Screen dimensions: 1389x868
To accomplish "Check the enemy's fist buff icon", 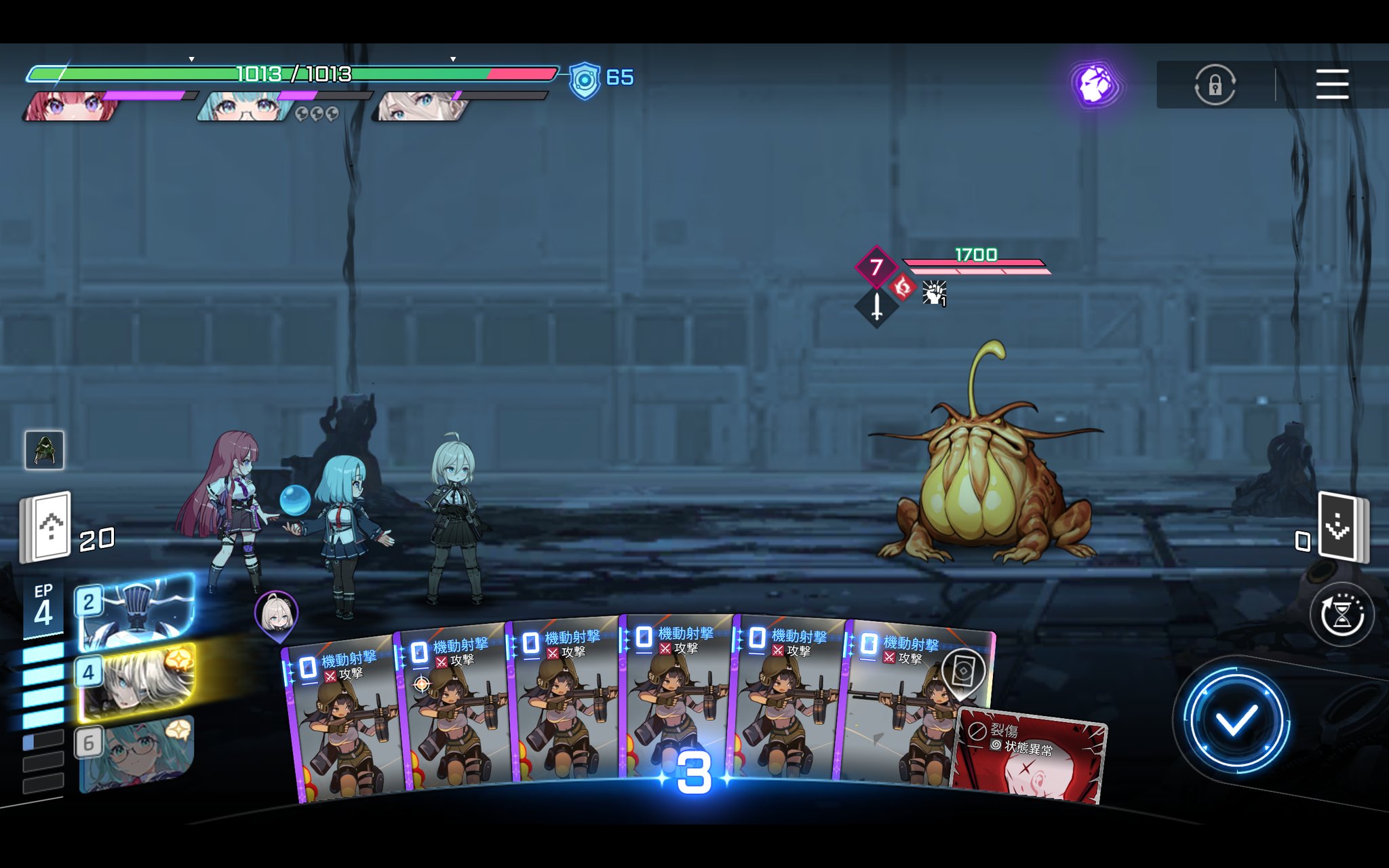I will pyautogui.click(x=934, y=293).
